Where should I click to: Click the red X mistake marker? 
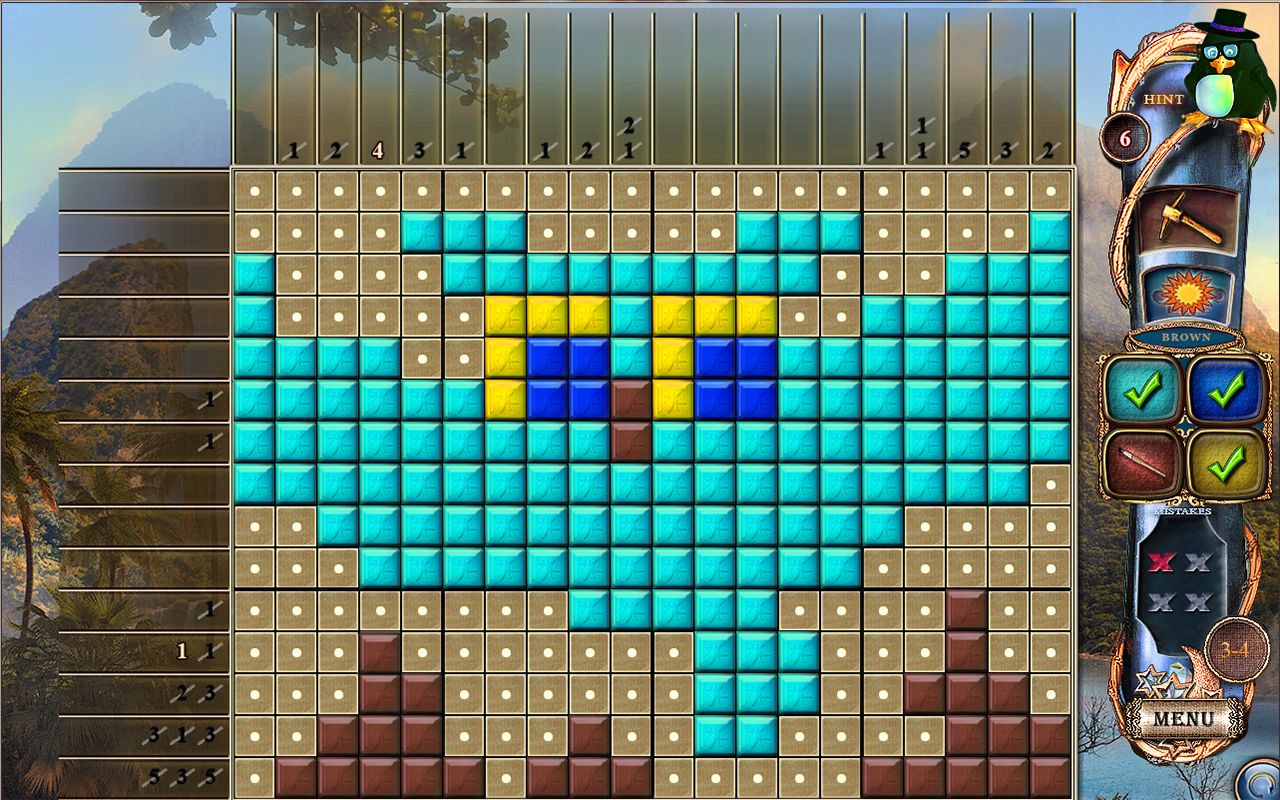[1160, 563]
